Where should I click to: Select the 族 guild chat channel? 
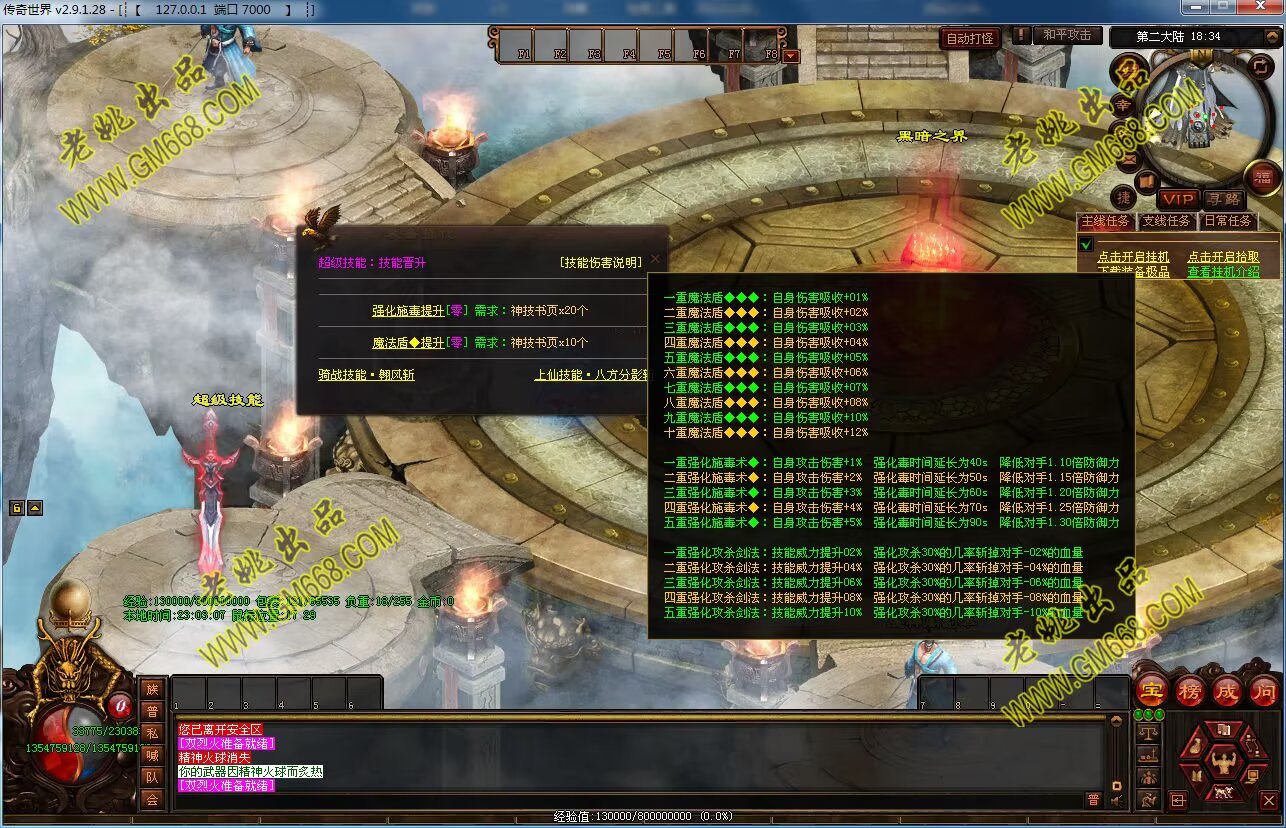[x=152, y=688]
